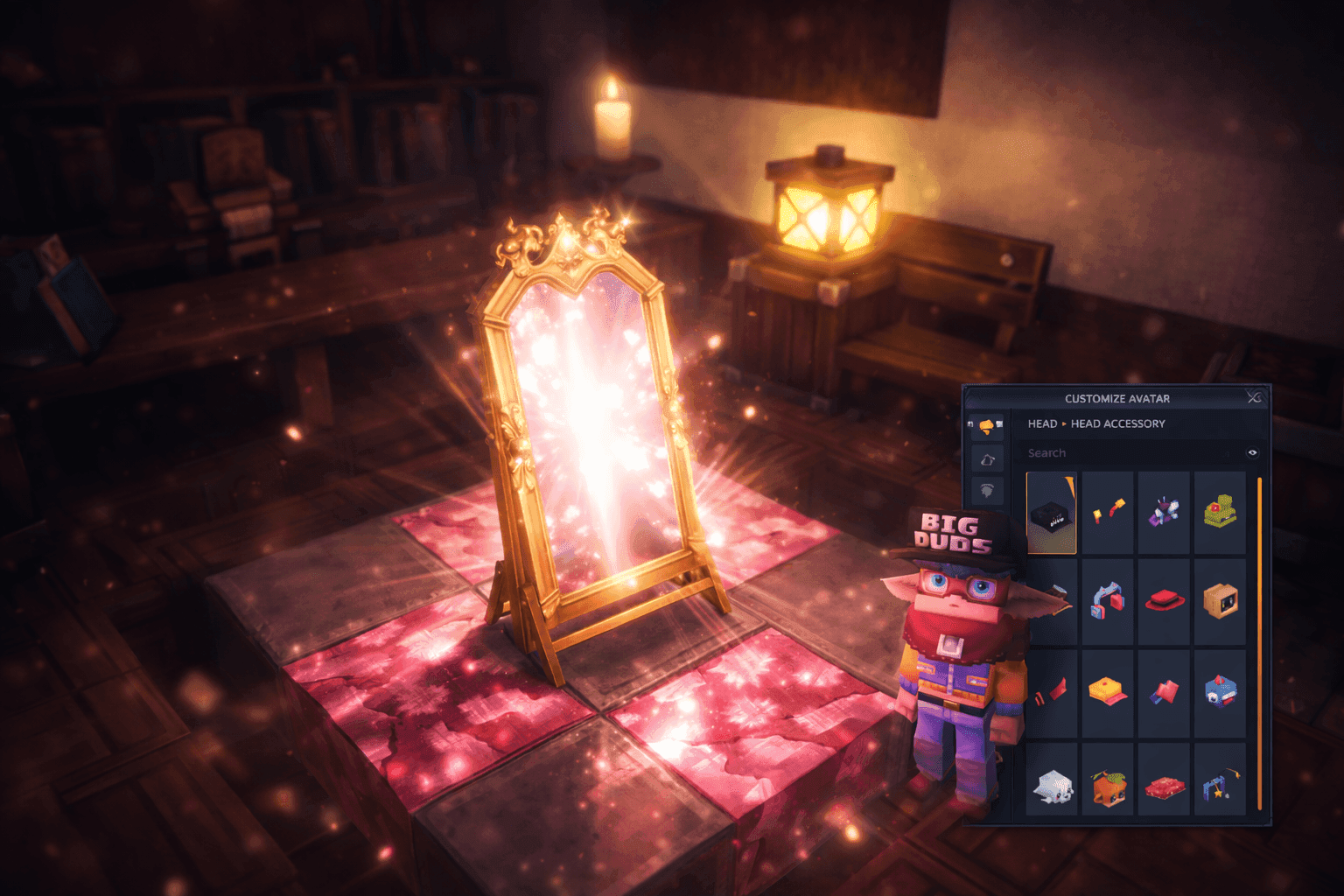Toggle the eye visibility icon beside Search
Screen dimensions: 1344x896
click(1252, 453)
